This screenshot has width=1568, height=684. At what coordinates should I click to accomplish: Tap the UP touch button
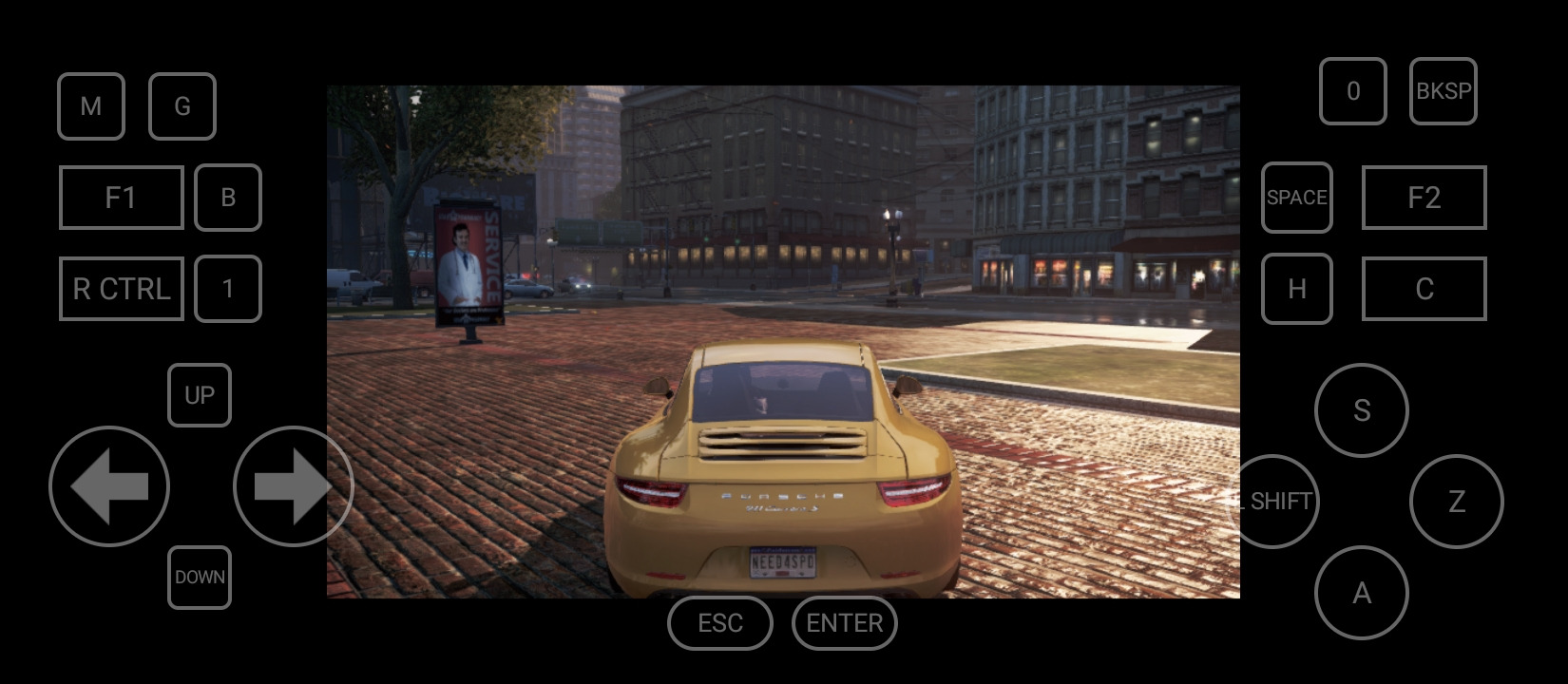coord(200,395)
